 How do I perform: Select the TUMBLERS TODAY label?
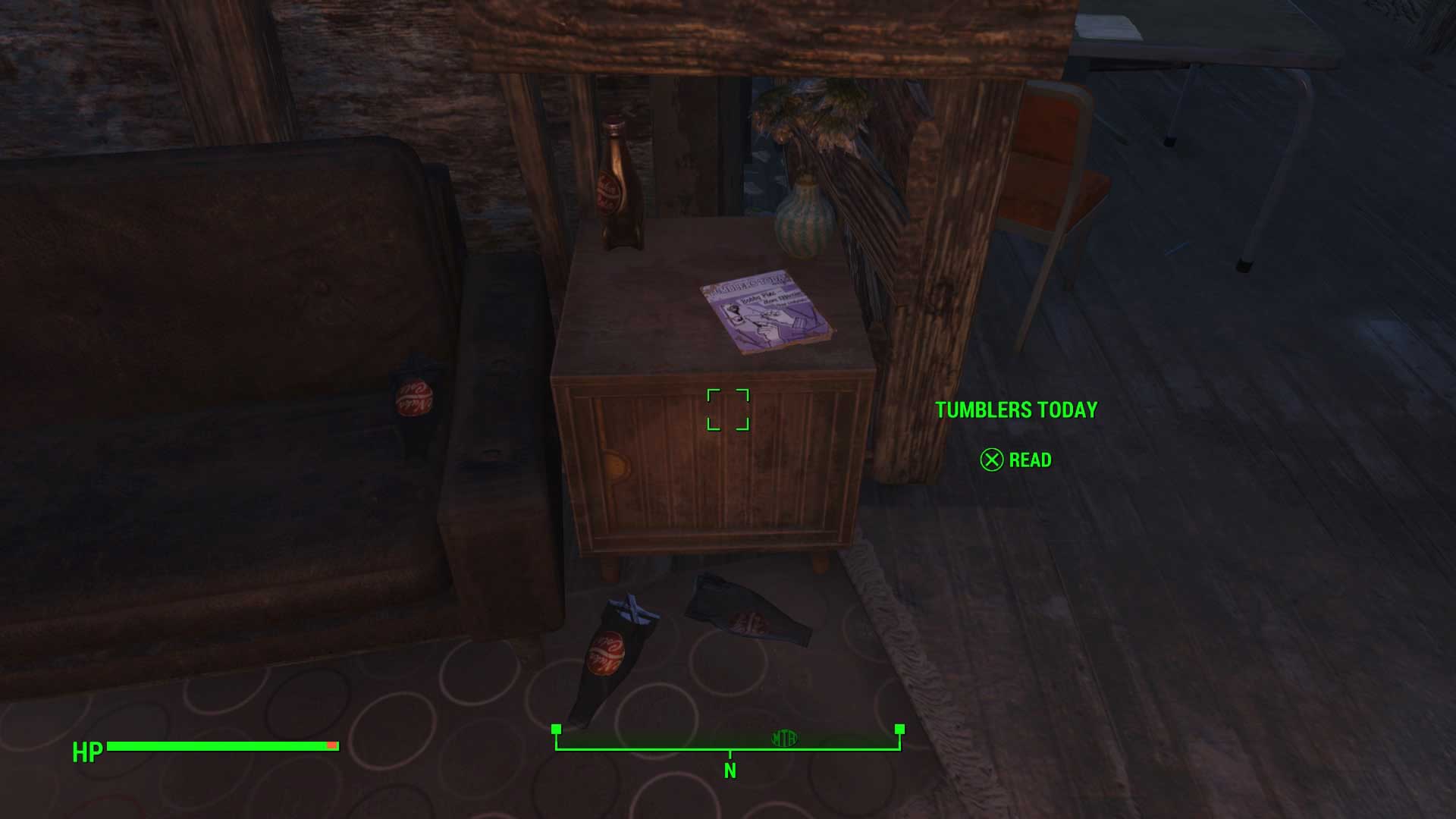(1016, 410)
